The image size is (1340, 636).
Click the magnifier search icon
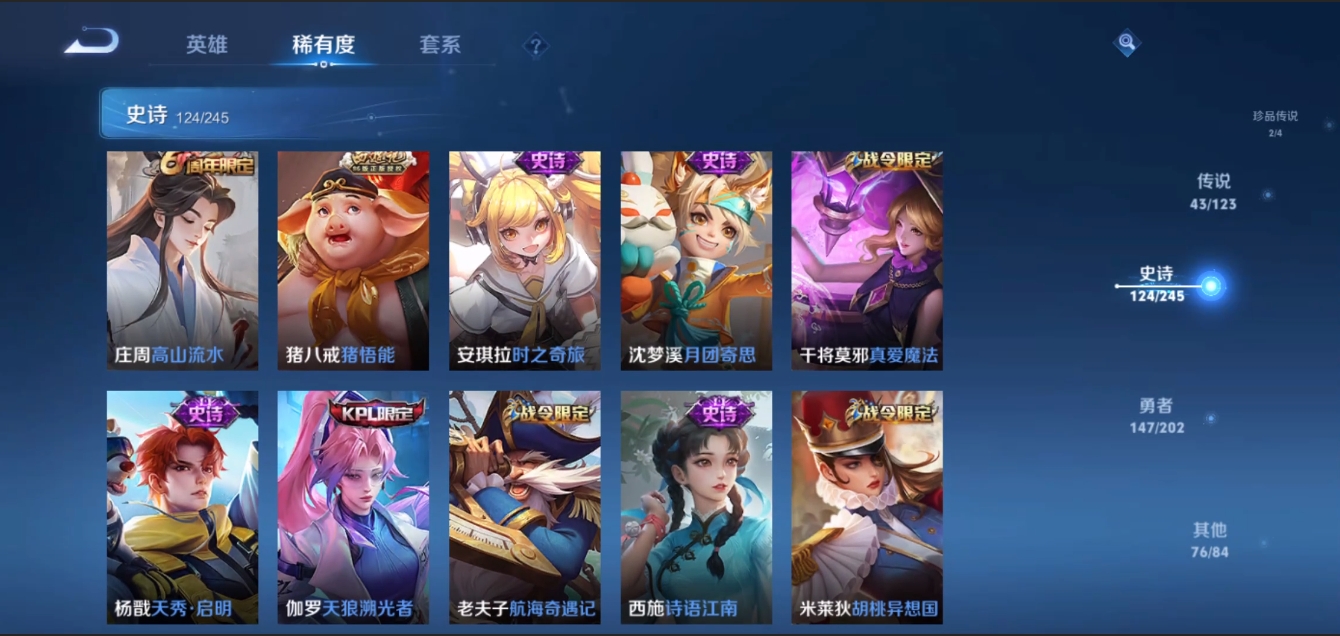pyautogui.click(x=1127, y=42)
